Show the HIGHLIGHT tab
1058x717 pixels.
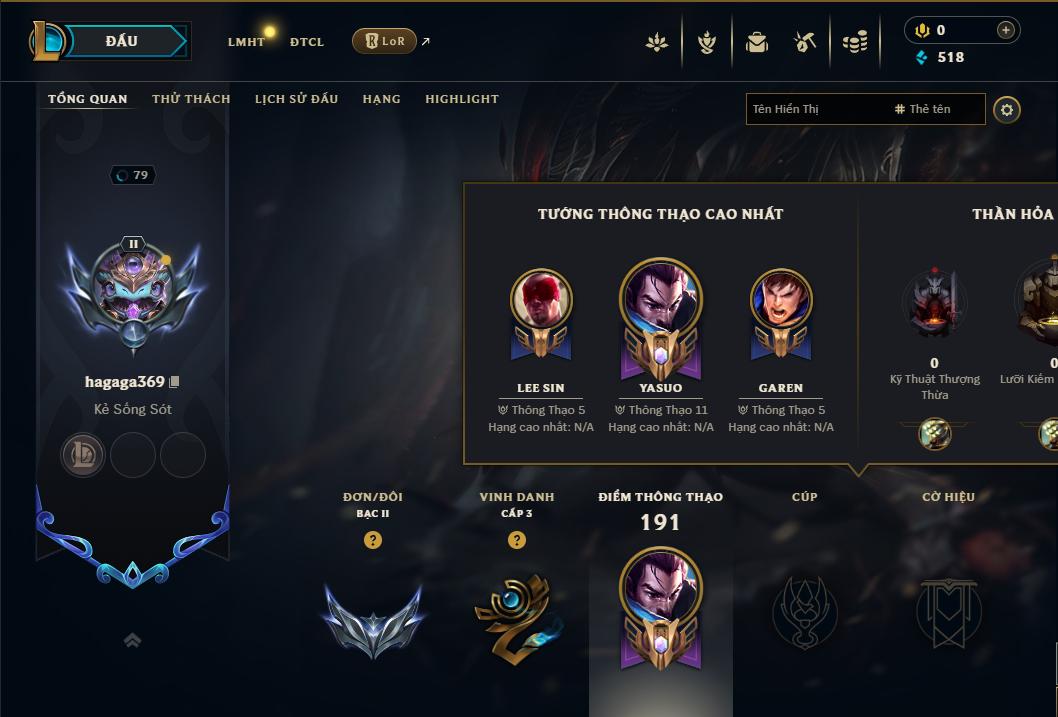tap(462, 99)
